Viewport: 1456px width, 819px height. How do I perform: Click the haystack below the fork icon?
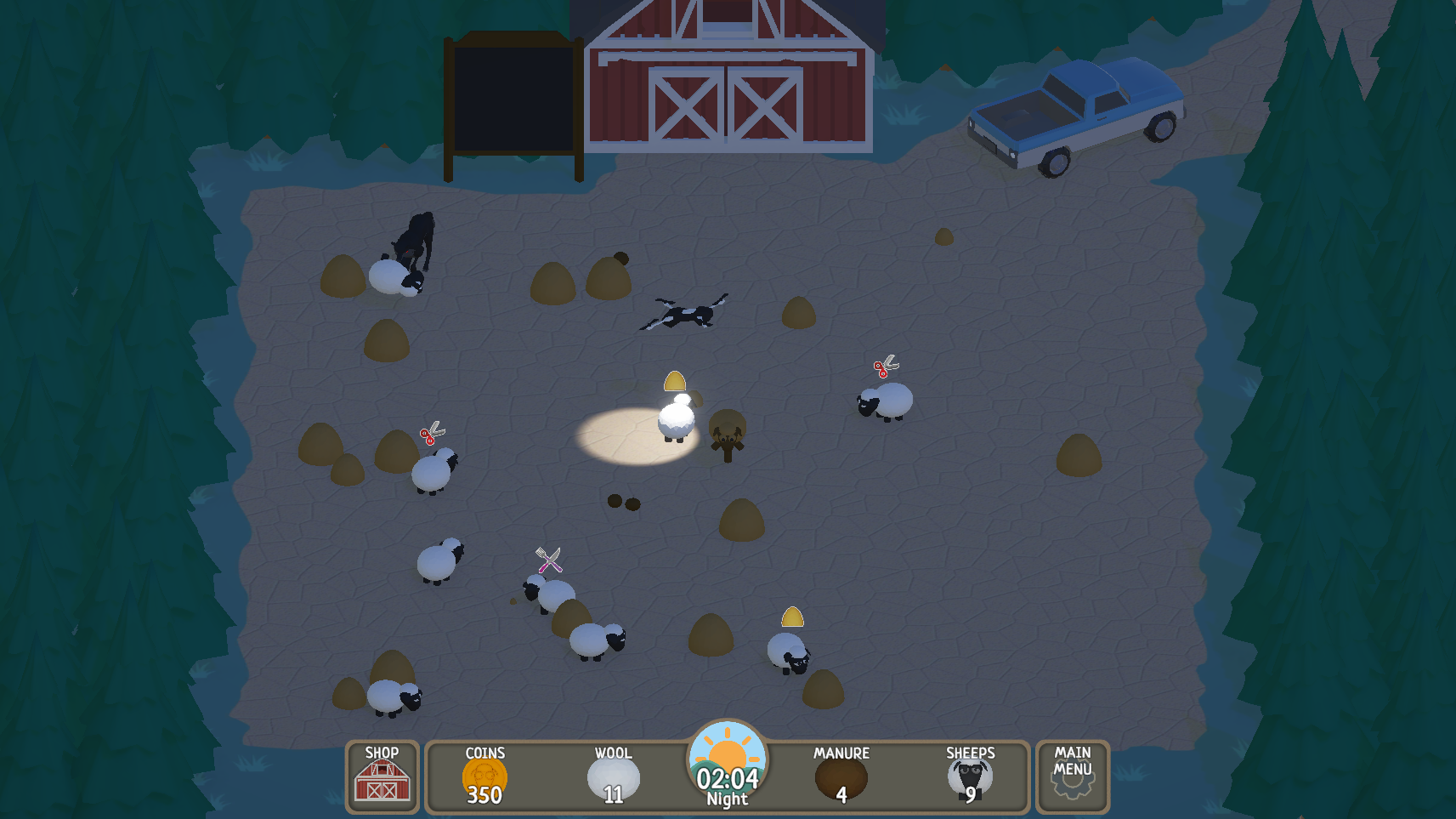click(570, 616)
